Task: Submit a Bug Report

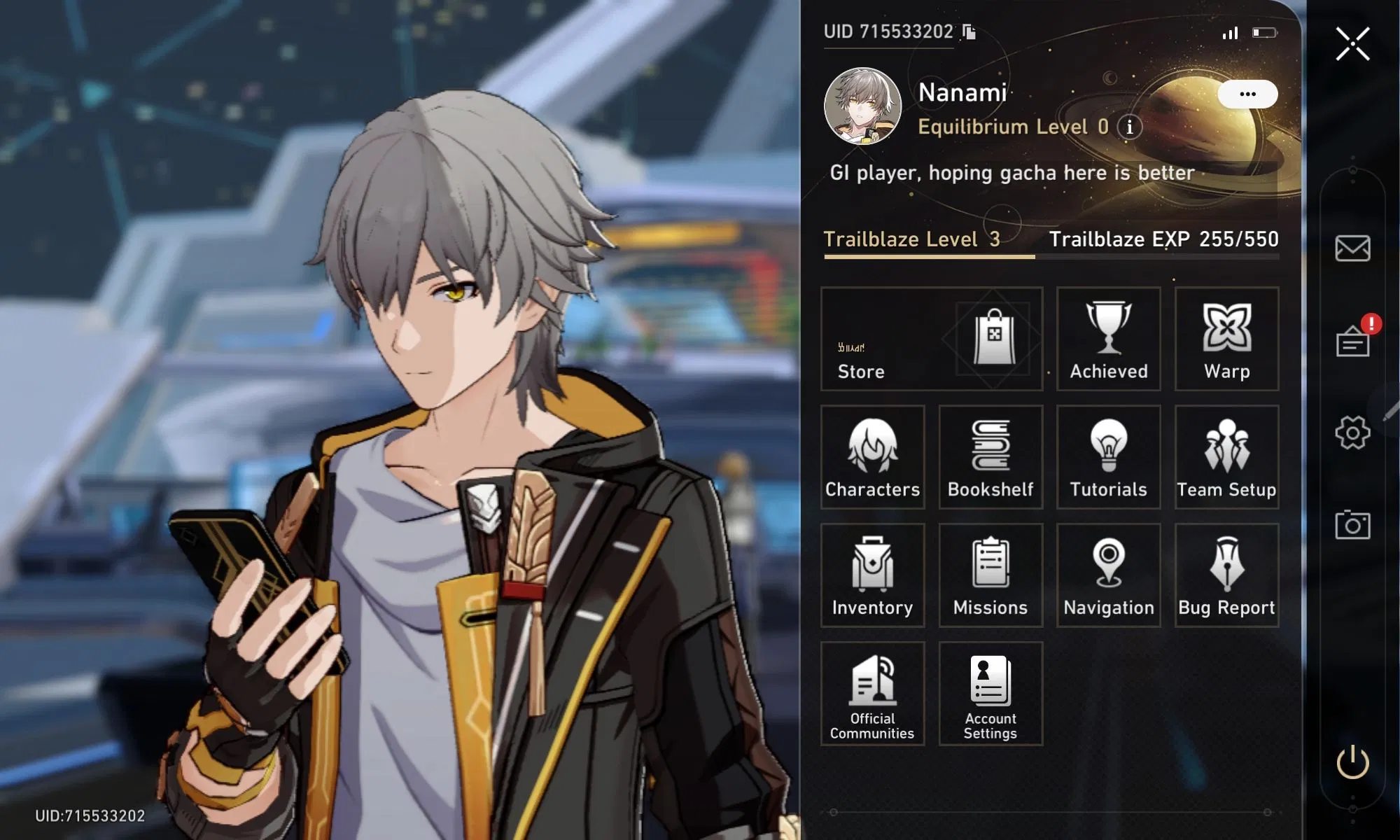Action: click(1226, 575)
